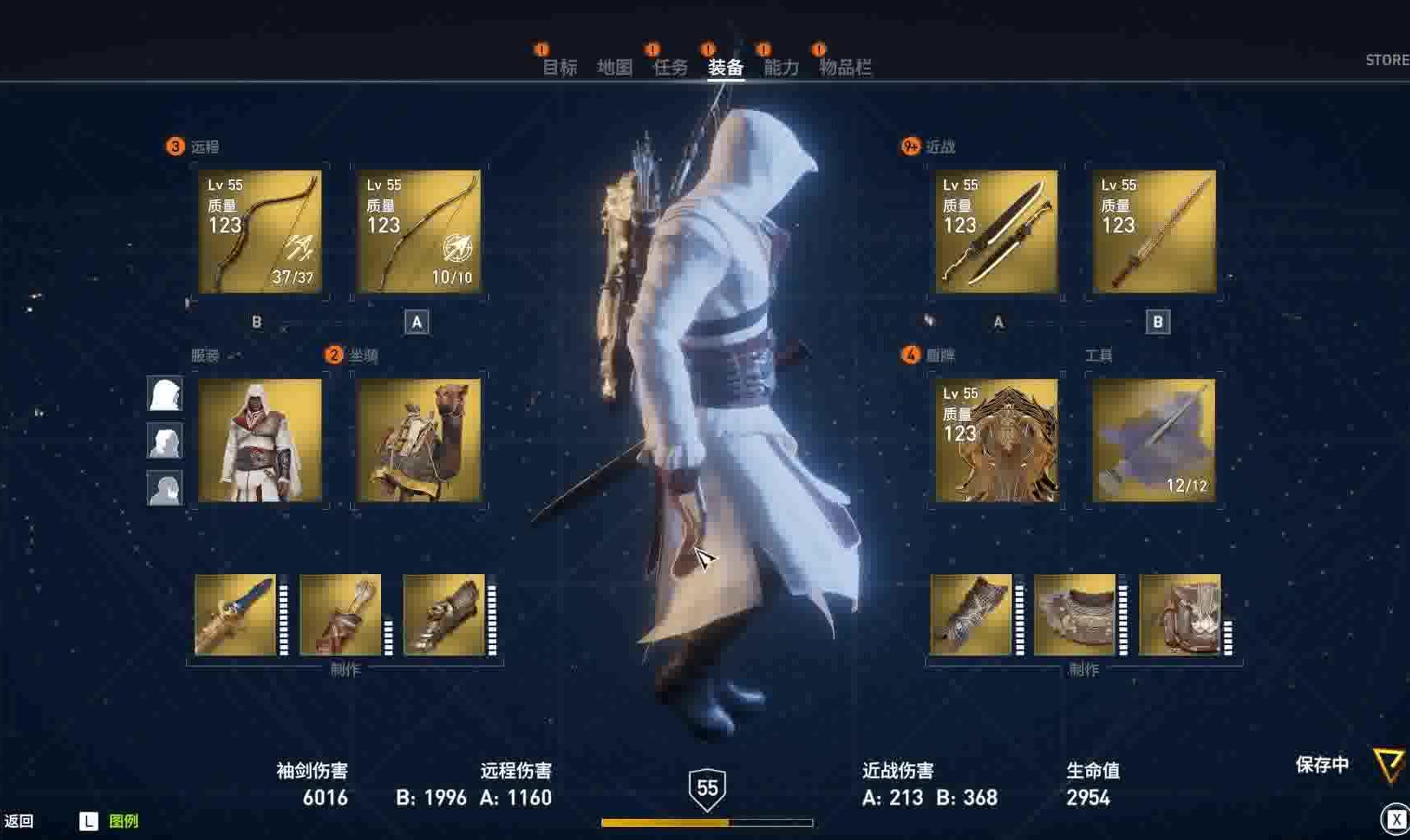Open the white assassin outfit slot
1410x840 pixels.
click(260, 440)
